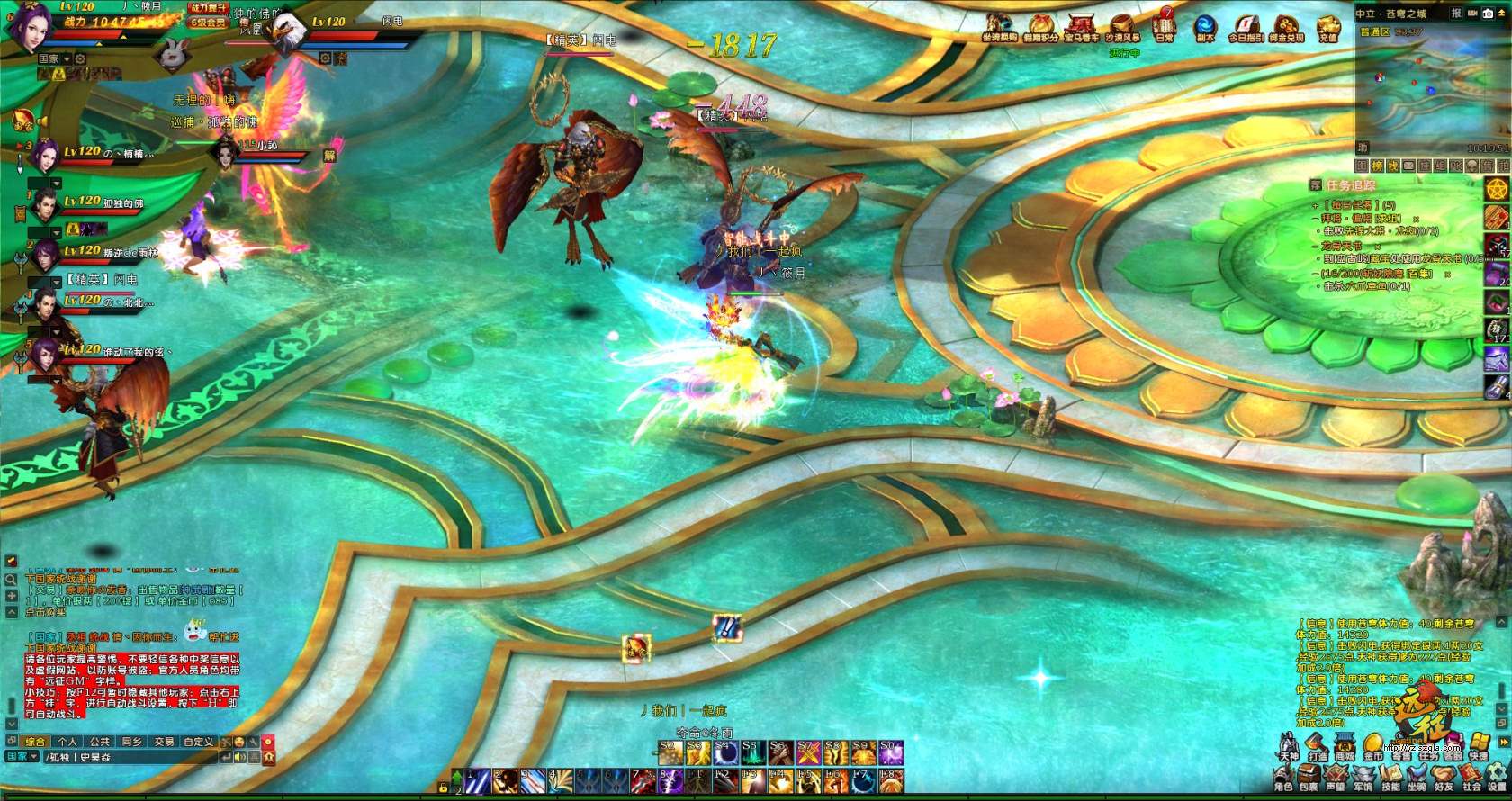Switch chat to the 交易 trade tab
Screen dimensions: 1512x801
coord(164,742)
